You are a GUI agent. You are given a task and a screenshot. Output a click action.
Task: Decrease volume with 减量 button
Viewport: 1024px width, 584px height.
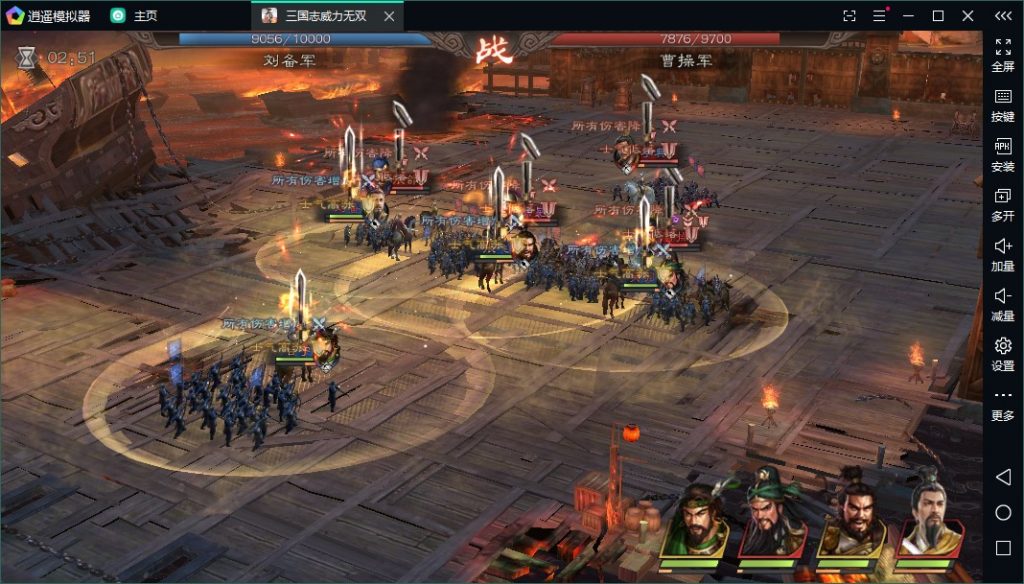click(x=1002, y=303)
